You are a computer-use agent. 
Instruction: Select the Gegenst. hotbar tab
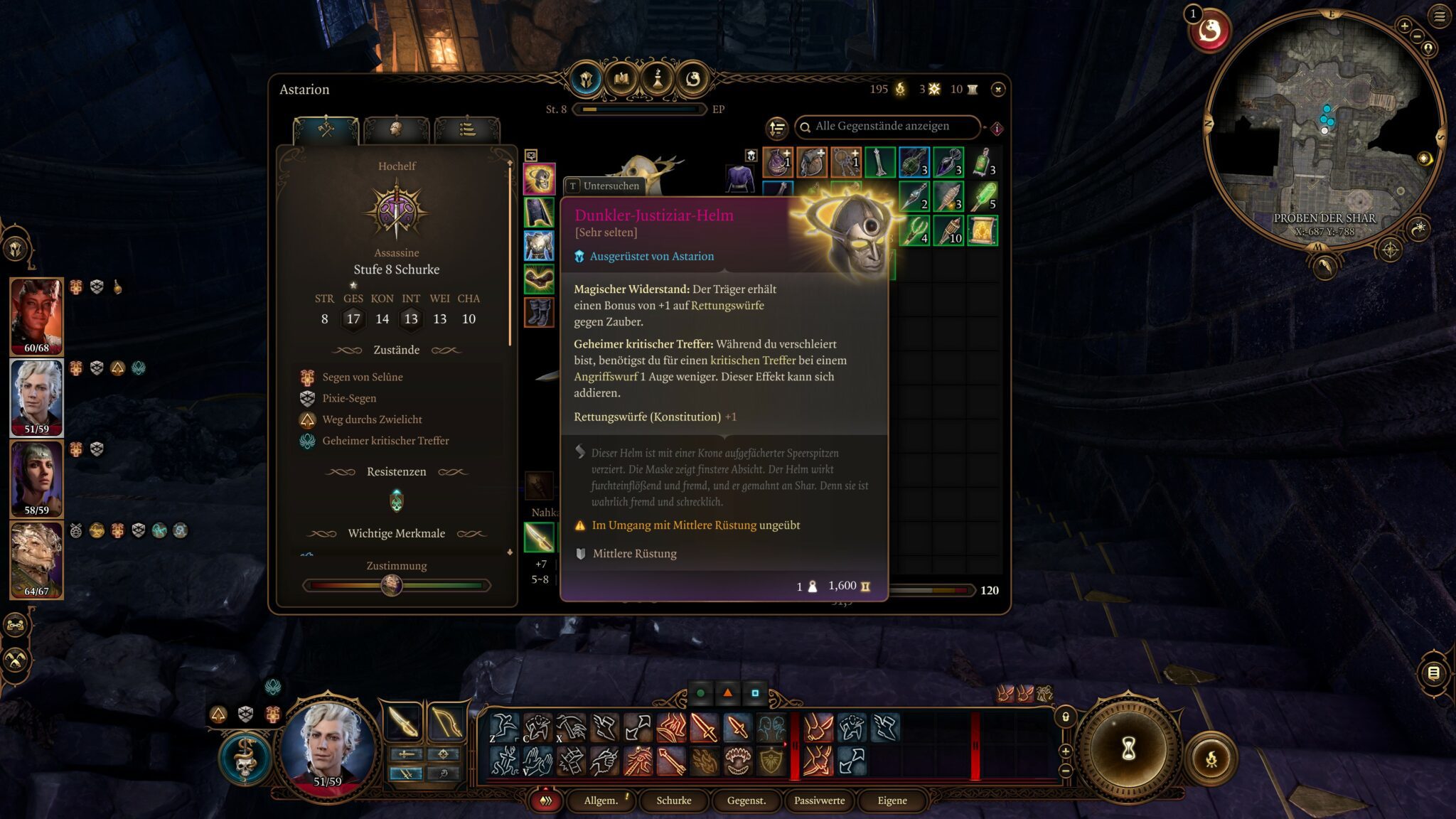coord(746,801)
